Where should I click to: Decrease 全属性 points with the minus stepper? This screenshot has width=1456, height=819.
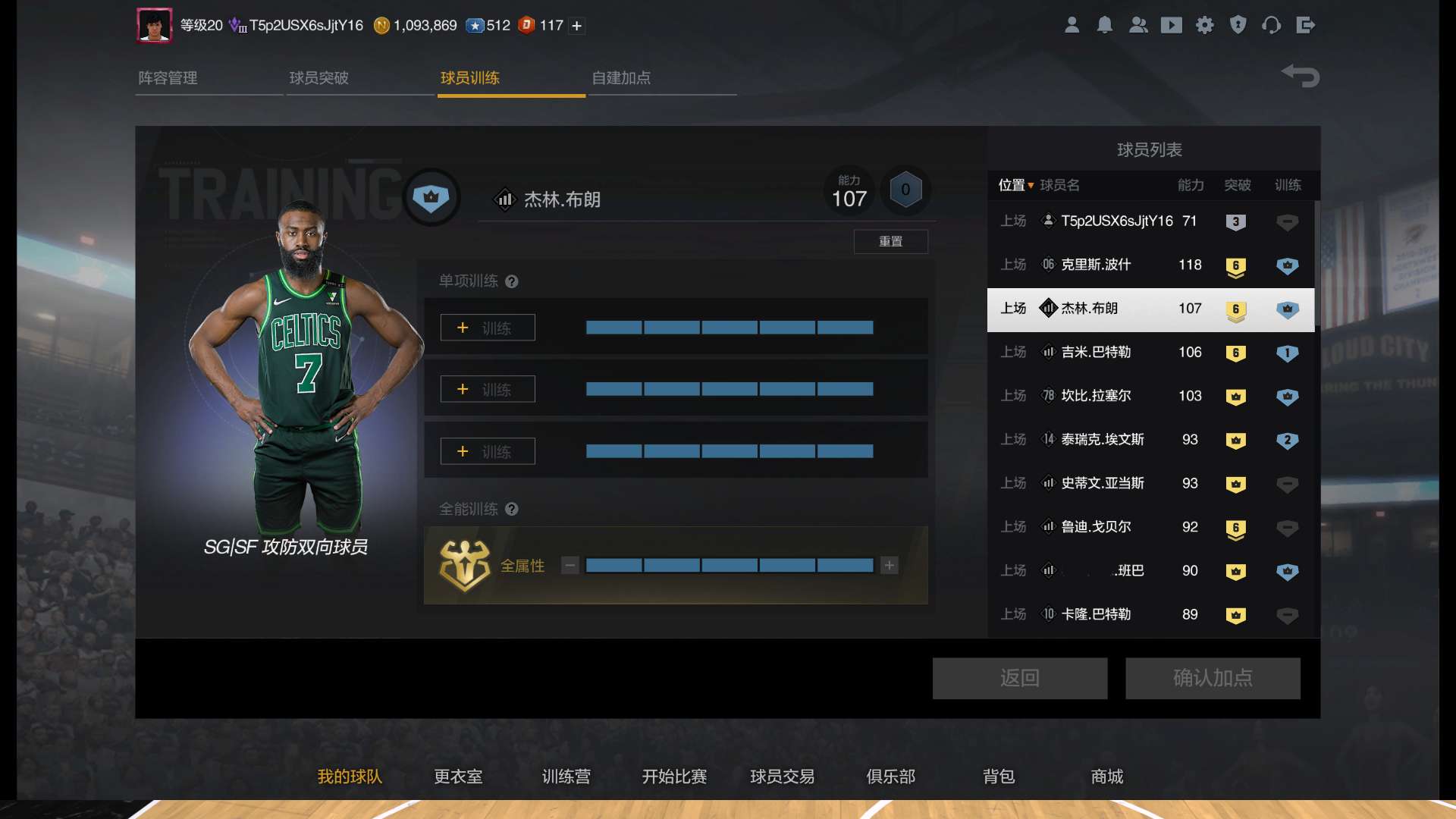570,566
